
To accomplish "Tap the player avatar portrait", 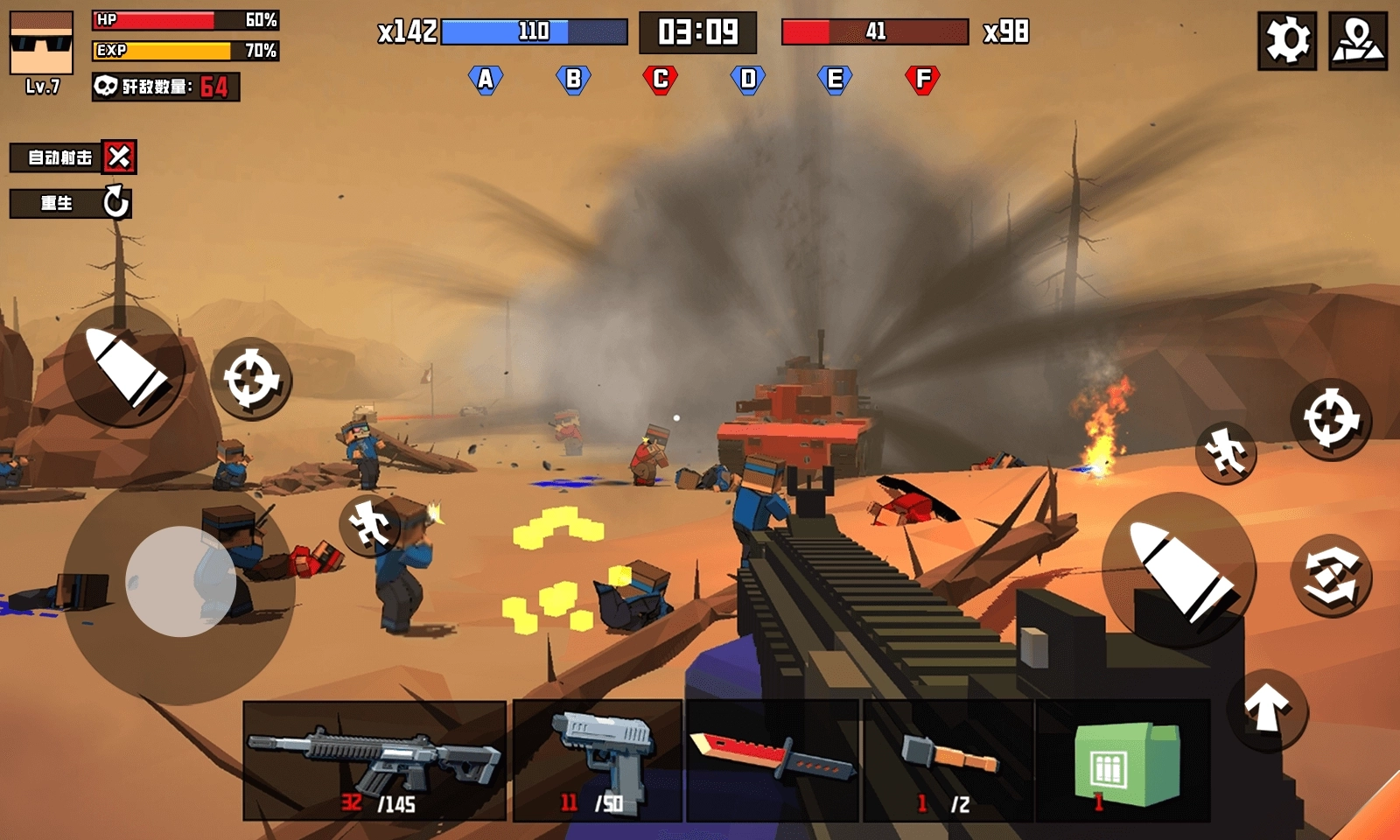I will pyautogui.click(x=41, y=44).
